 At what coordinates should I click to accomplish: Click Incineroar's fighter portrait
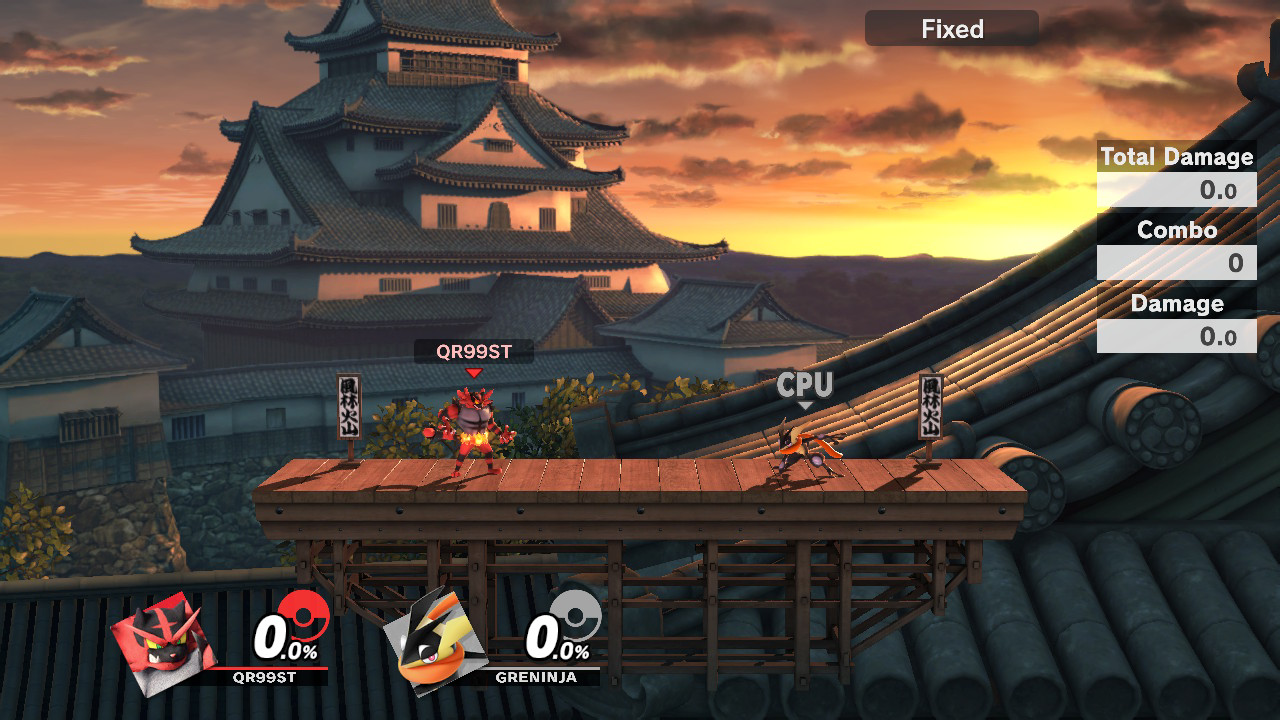tap(163, 638)
